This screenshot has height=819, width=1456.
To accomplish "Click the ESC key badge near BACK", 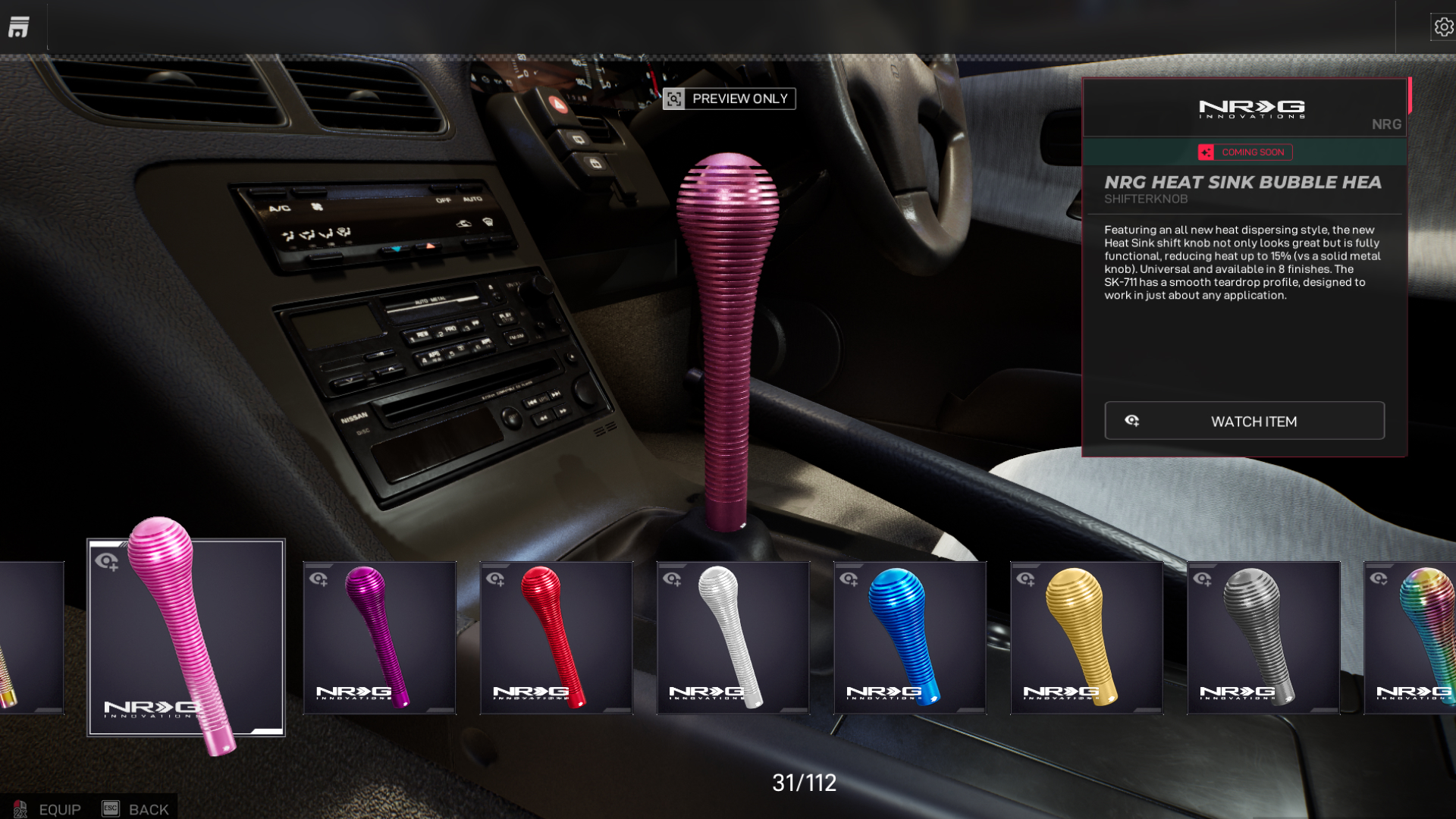I will (110, 808).
